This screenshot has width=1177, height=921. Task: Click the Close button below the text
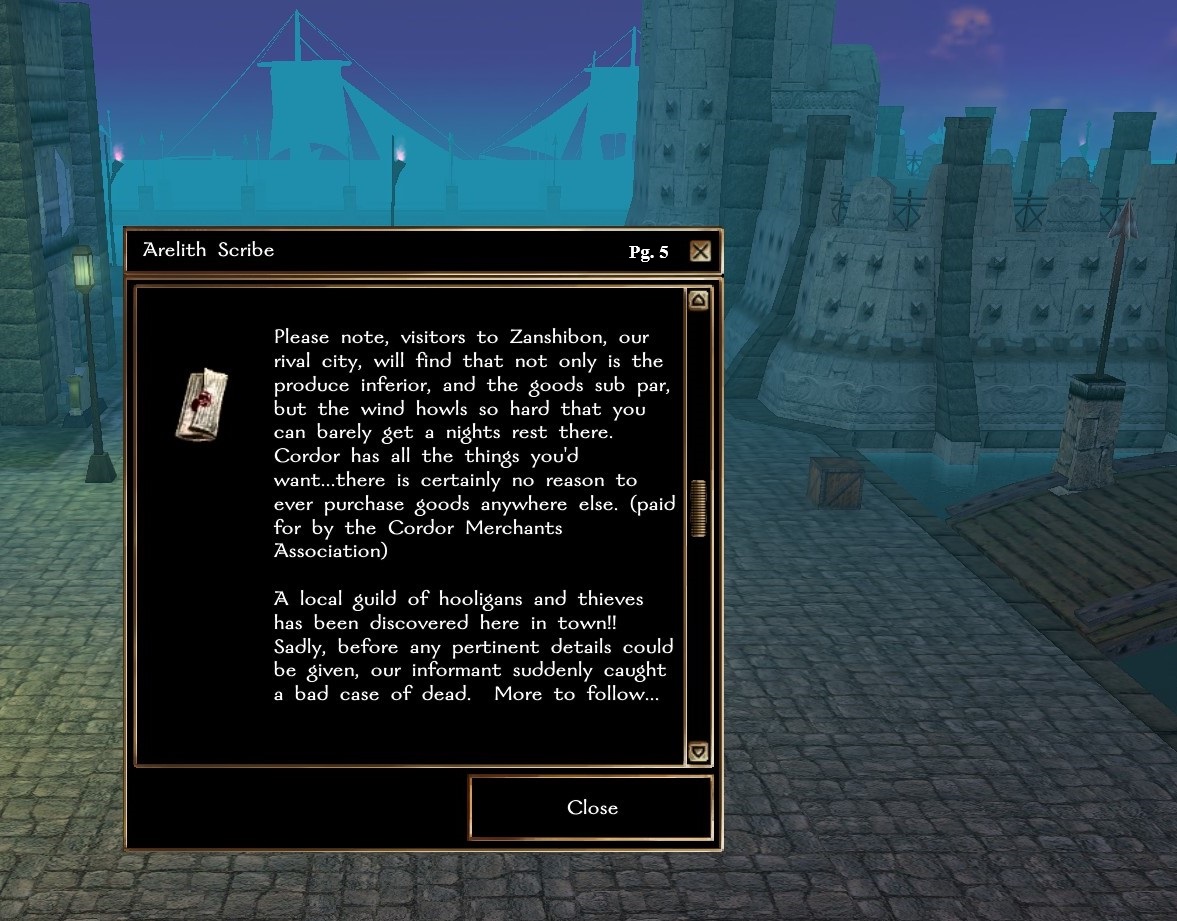(x=591, y=808)
